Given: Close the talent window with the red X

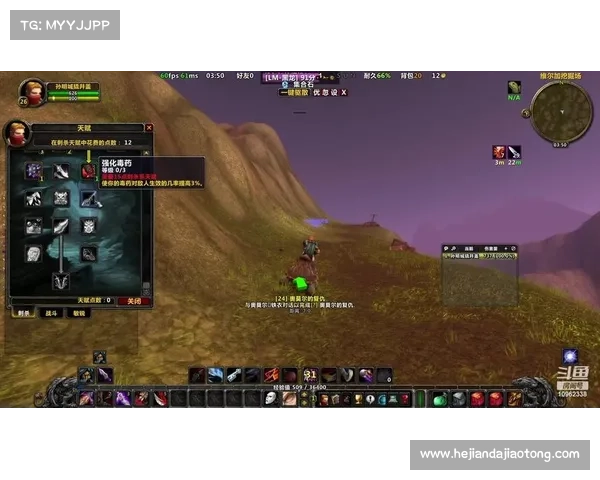Looking at the screenshot, I should [x=149, y=128].
